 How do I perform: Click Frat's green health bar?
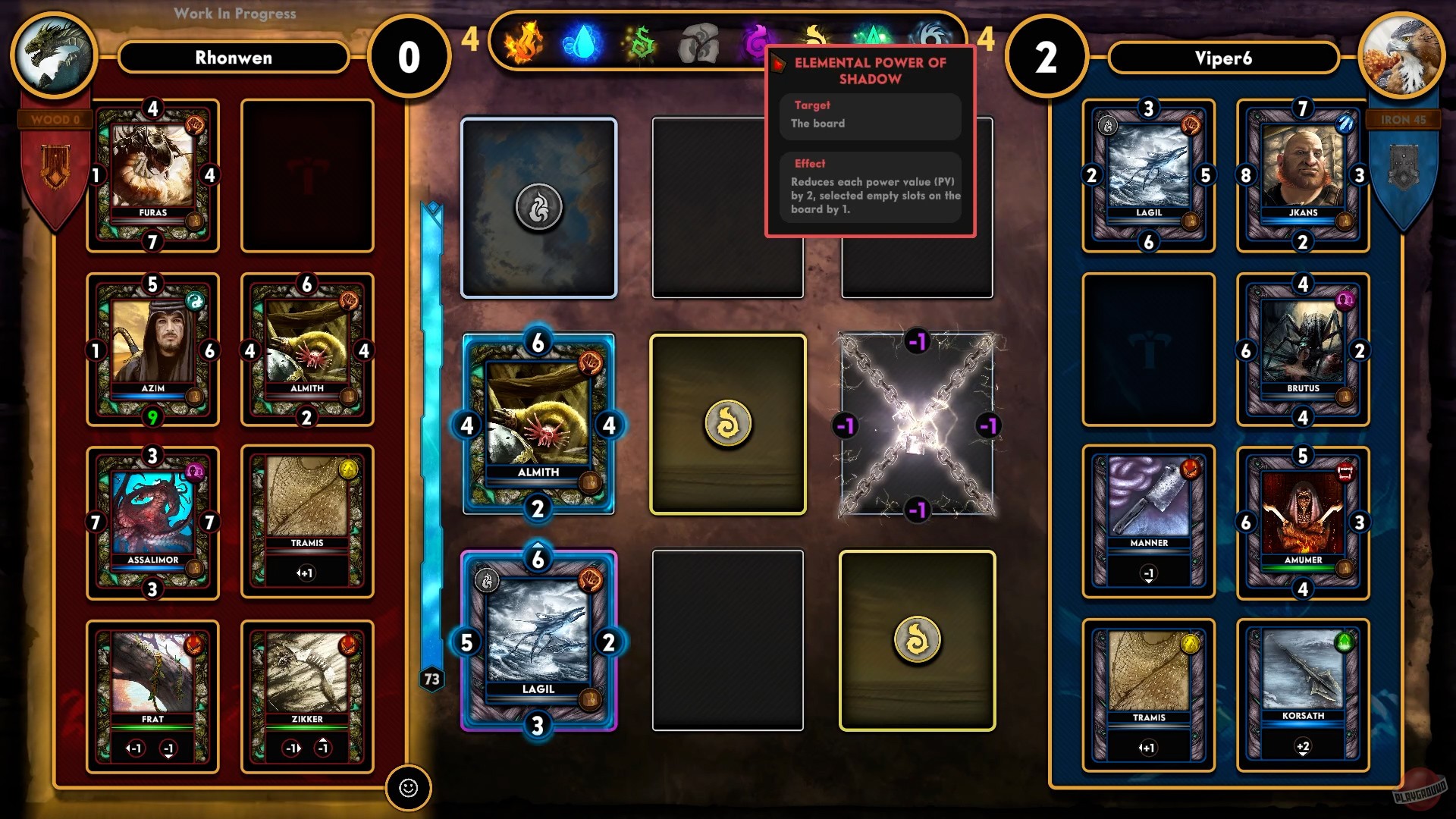pos(152,726)
